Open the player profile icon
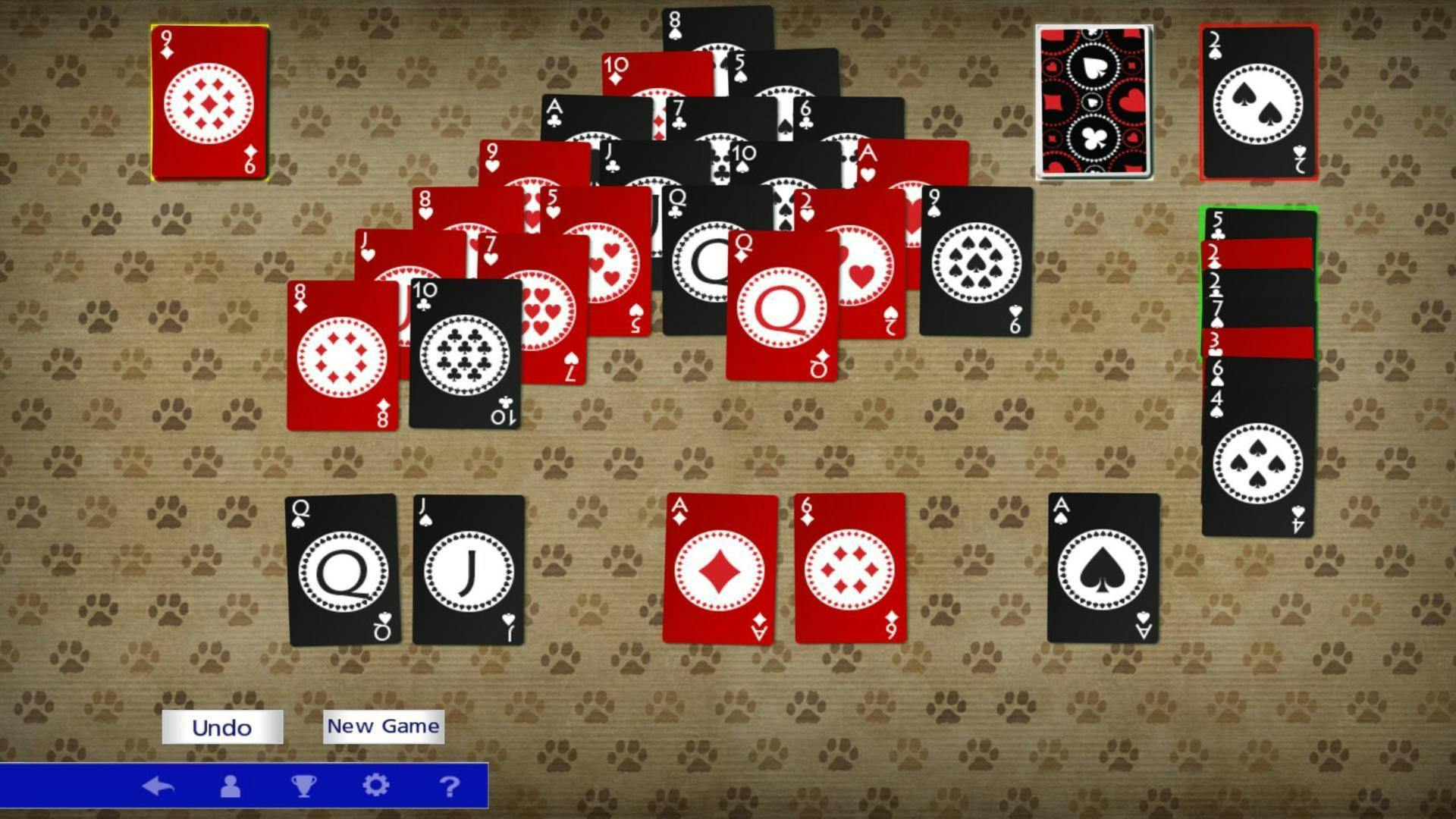This screenshot has width=1456, height=819. (231, 786)
